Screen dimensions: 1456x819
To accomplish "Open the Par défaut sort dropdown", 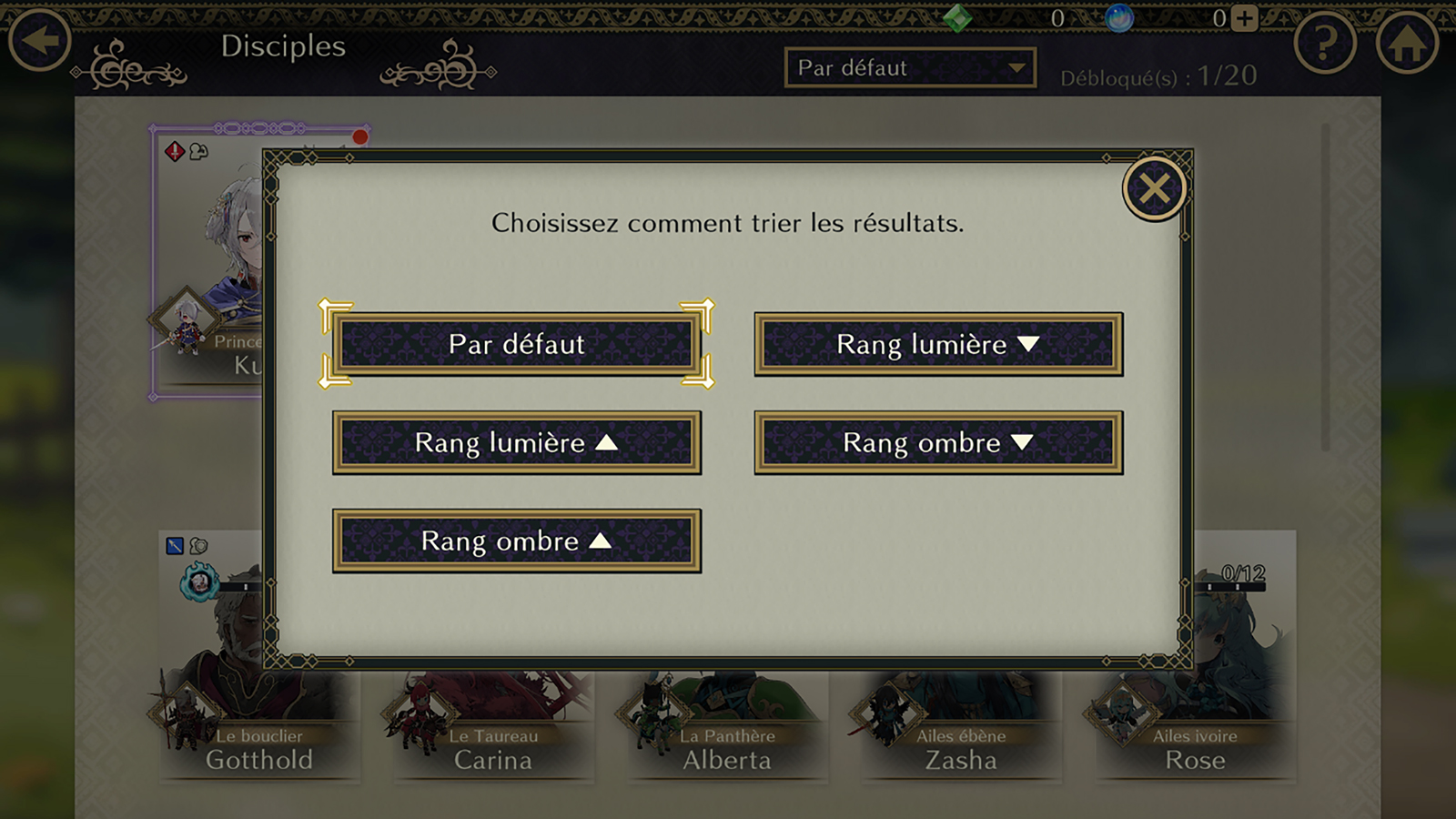I will [x=910, y=68].
